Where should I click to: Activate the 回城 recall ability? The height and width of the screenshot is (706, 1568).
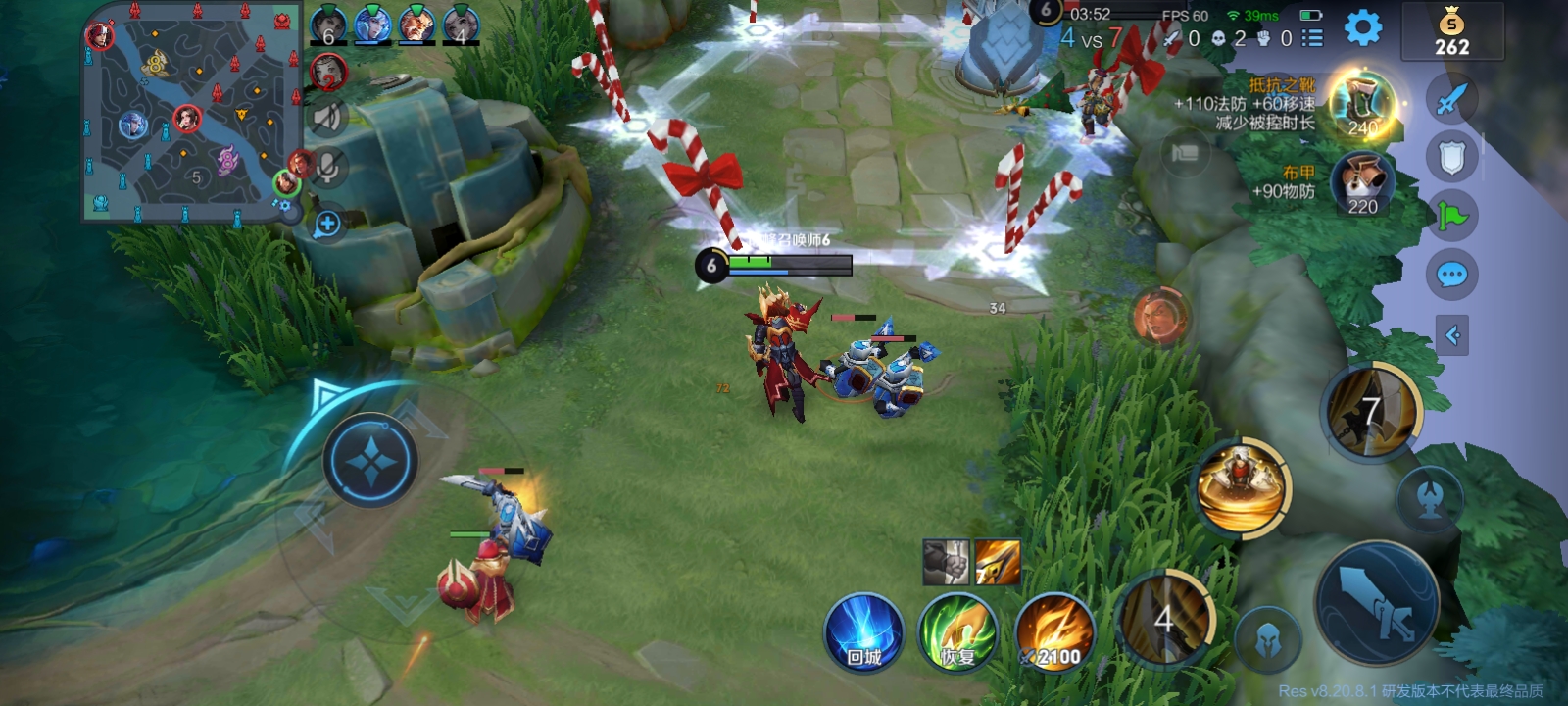pos(863,632)
